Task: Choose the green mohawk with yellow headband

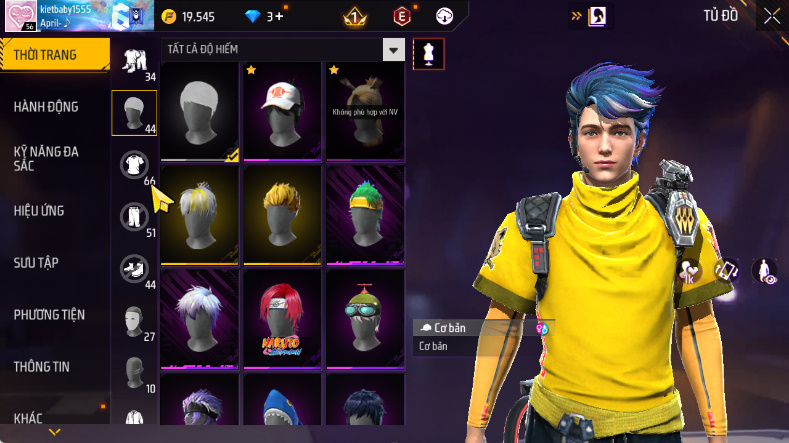Action: pos(363,213)
